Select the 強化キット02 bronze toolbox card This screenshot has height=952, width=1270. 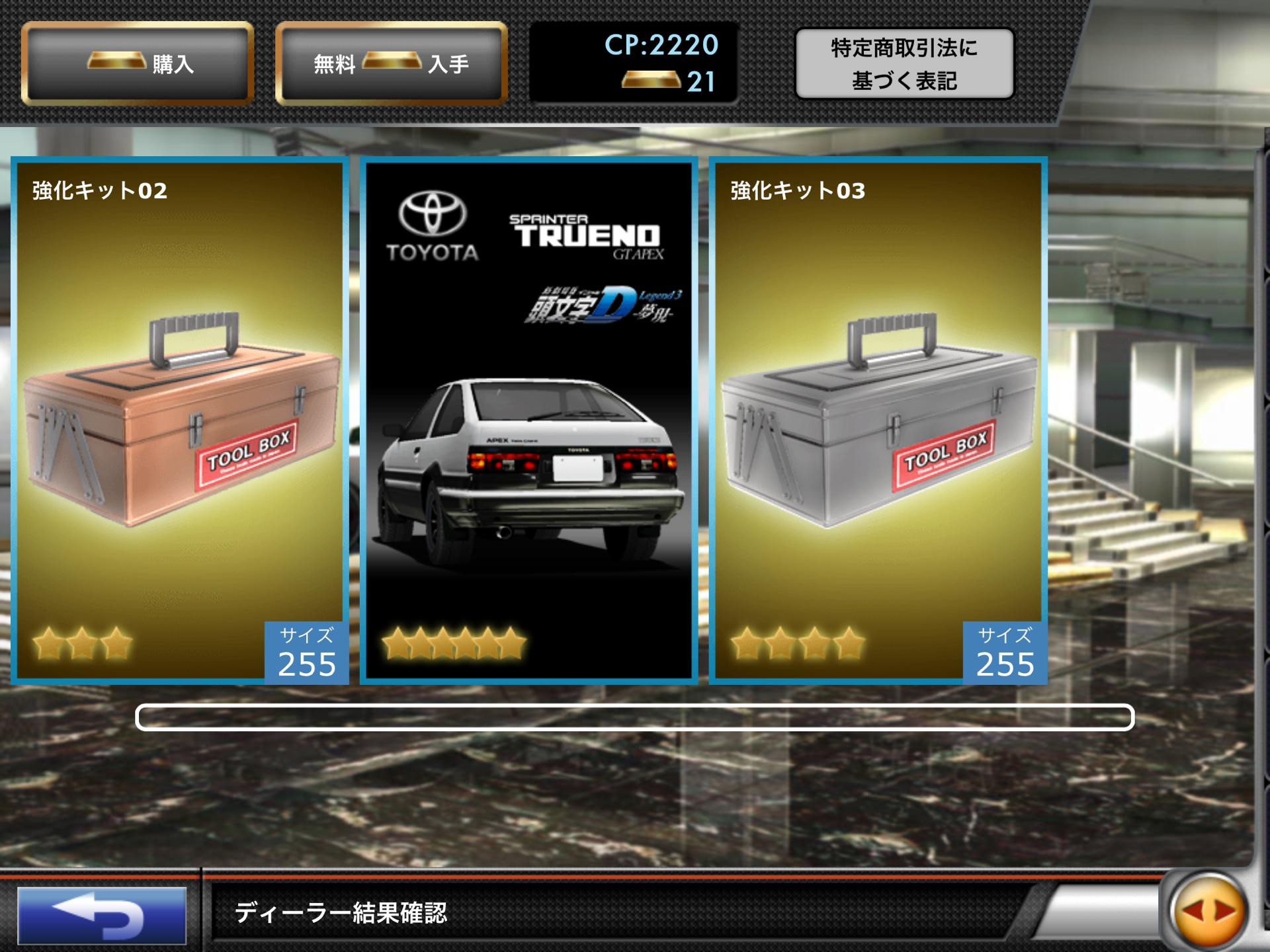[x=180, y=420]
